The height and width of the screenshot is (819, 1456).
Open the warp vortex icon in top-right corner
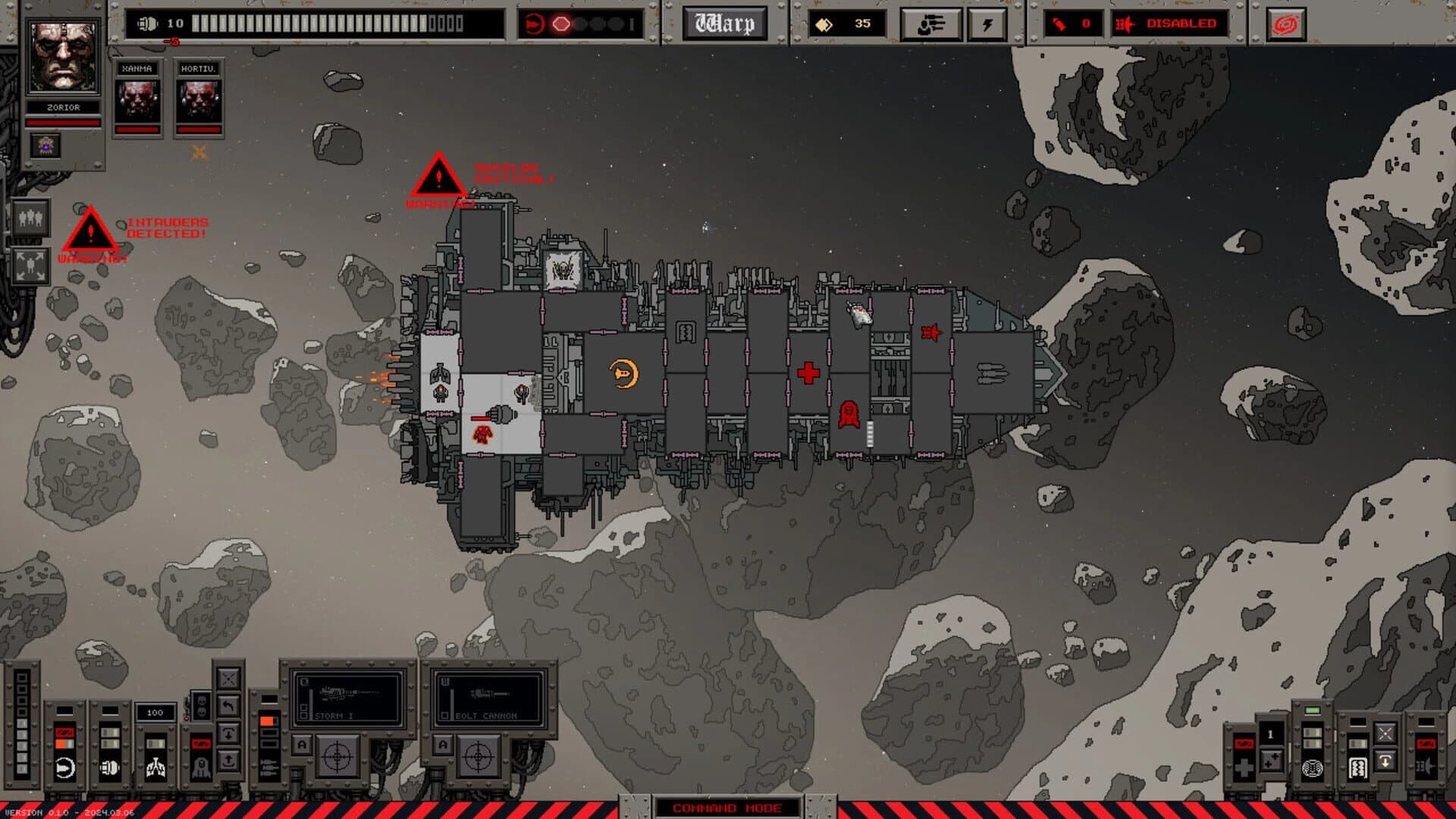(x=1285, y=24)
